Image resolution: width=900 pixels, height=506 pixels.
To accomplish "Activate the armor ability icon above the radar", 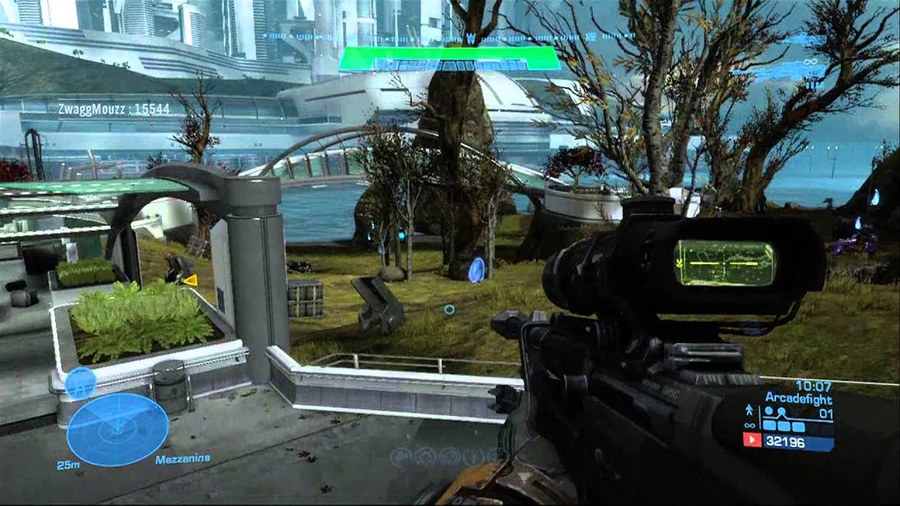I will tap(81, 381).
